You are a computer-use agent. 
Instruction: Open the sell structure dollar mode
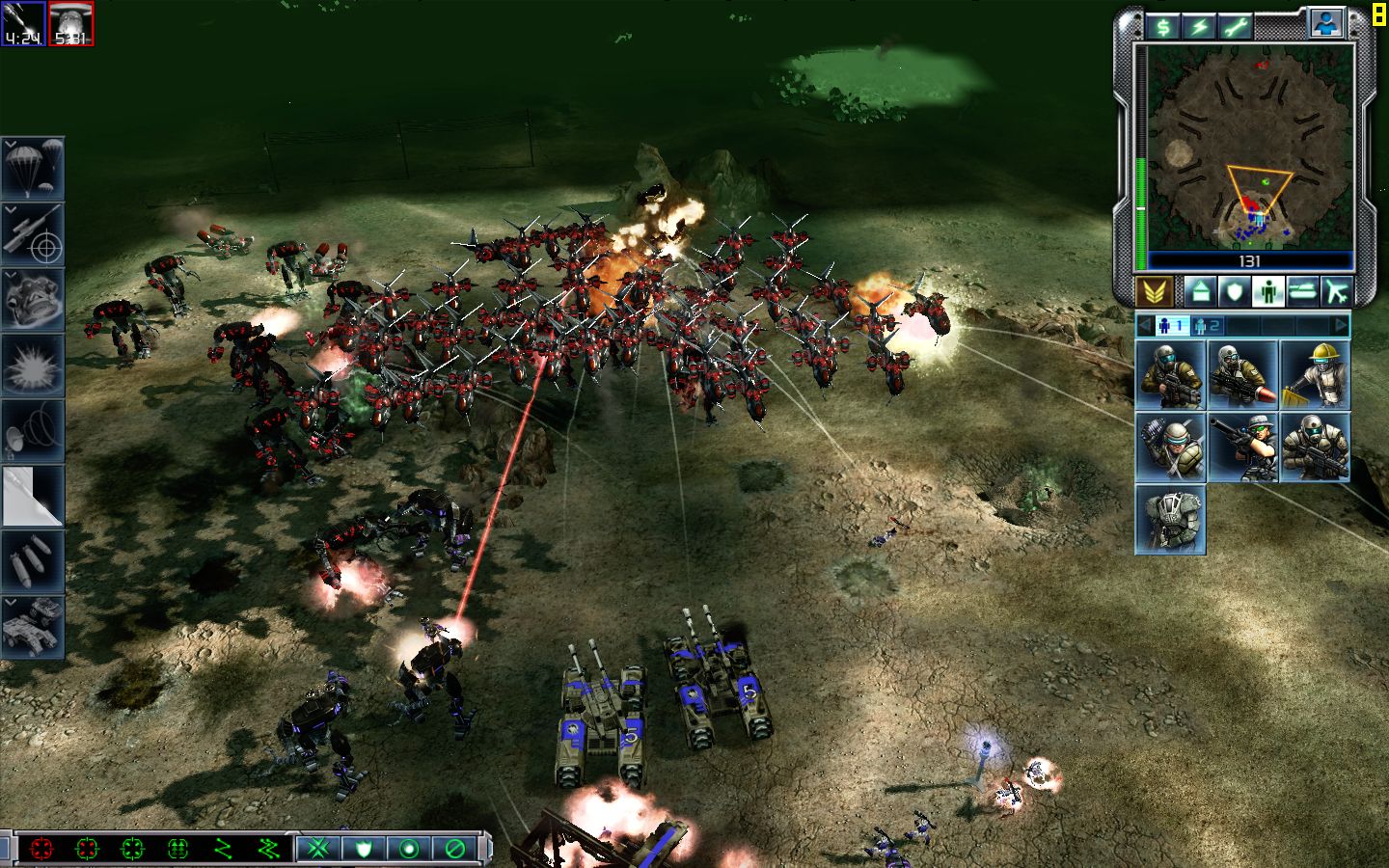click(1164, 27)
